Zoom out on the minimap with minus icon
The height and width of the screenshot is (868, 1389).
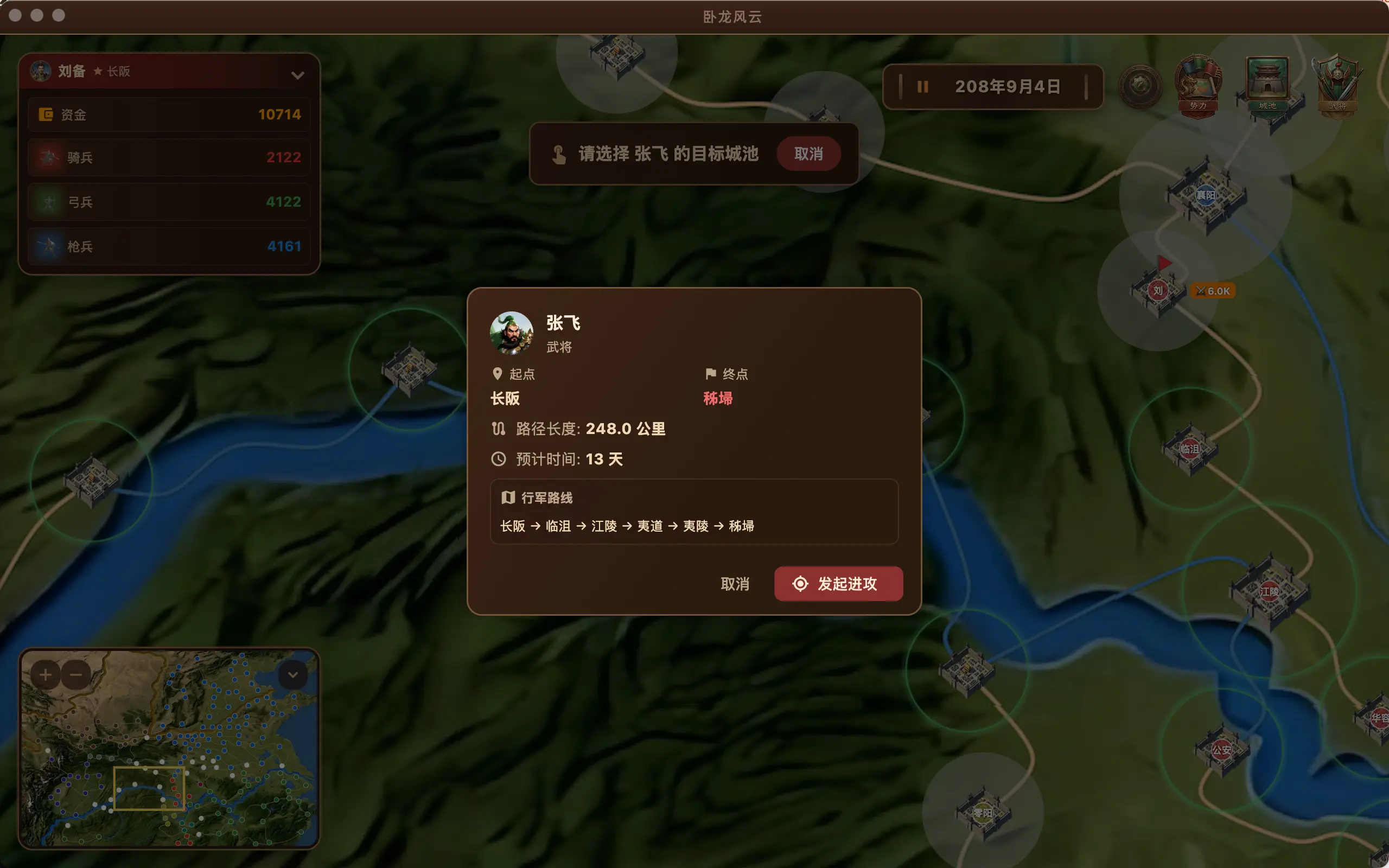coord(77,674)
